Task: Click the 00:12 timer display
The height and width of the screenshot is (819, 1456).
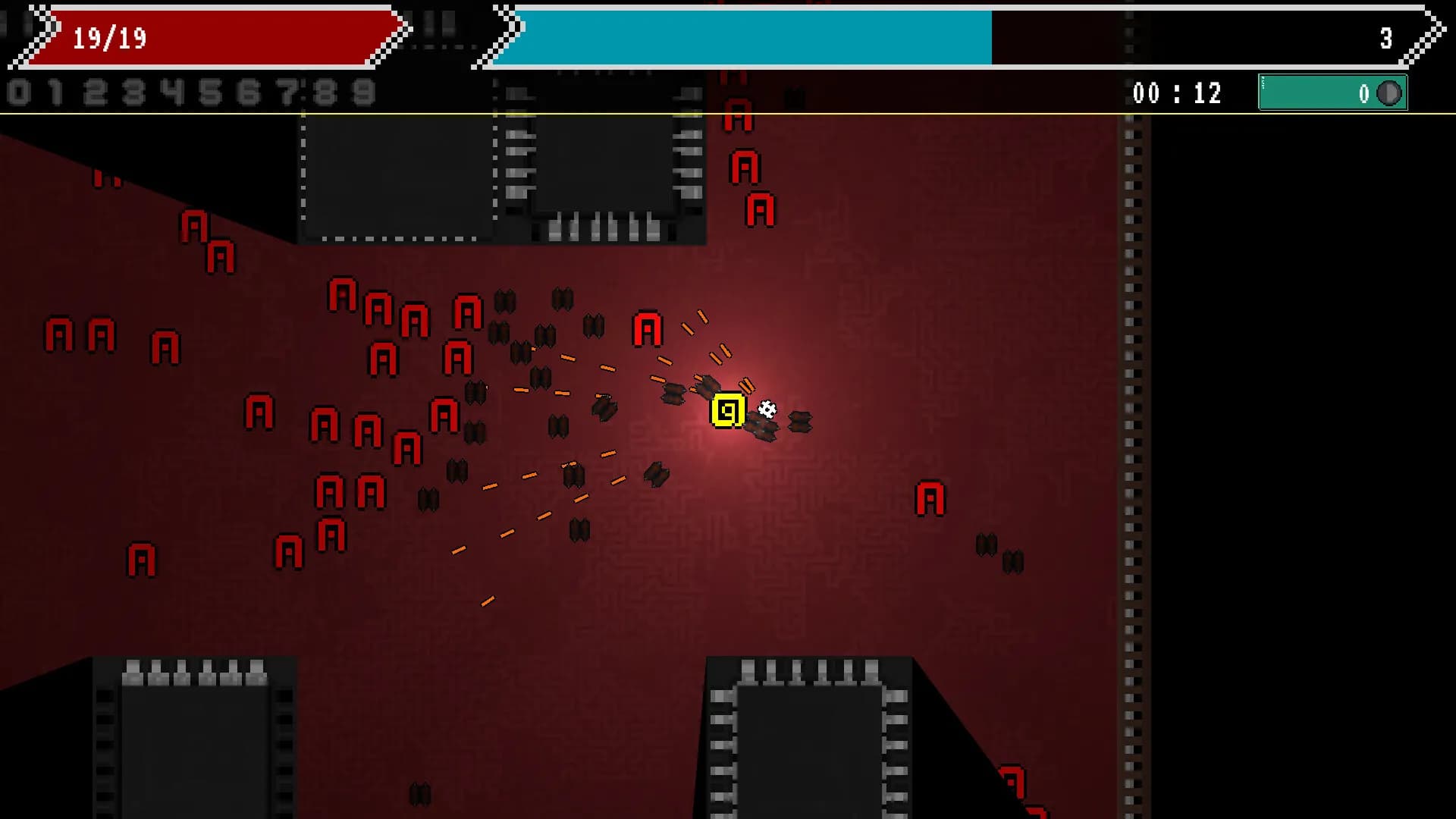Action: [x=1175, y=93]
